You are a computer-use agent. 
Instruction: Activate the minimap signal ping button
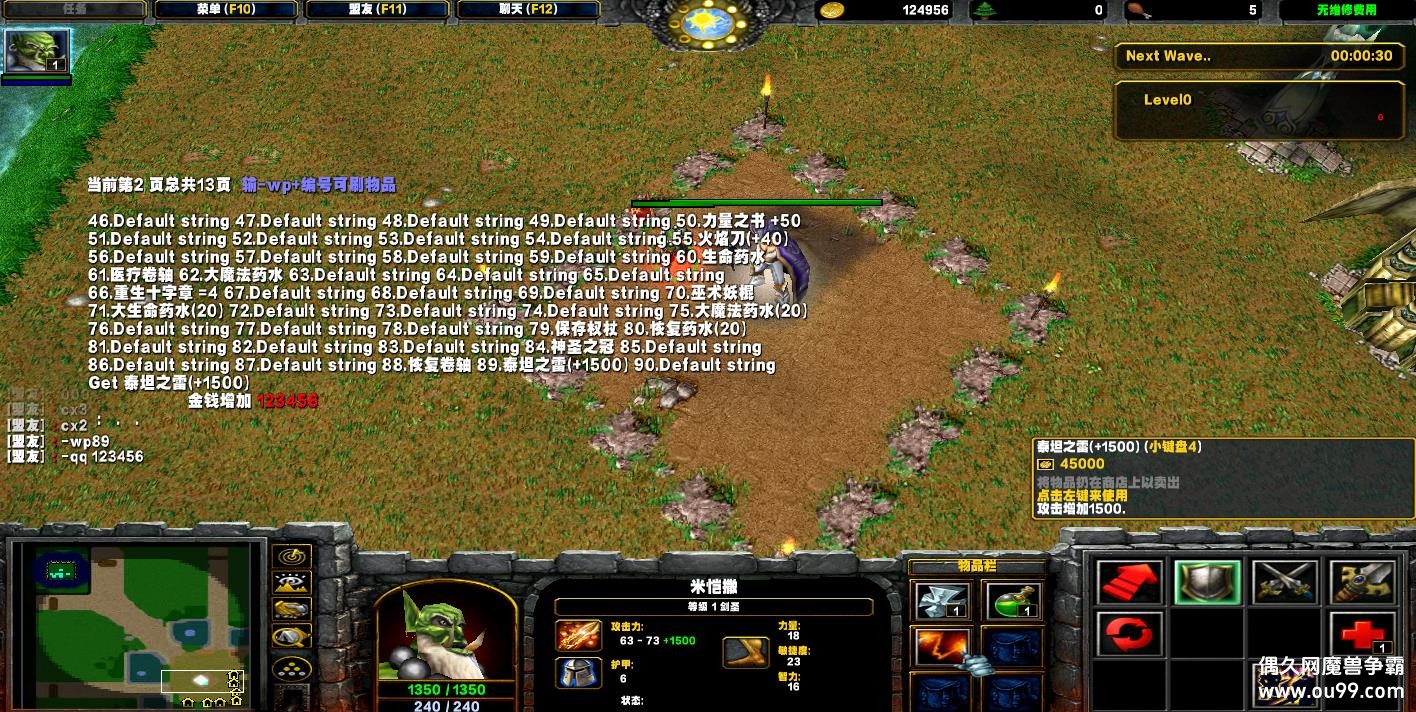[291, 557]
